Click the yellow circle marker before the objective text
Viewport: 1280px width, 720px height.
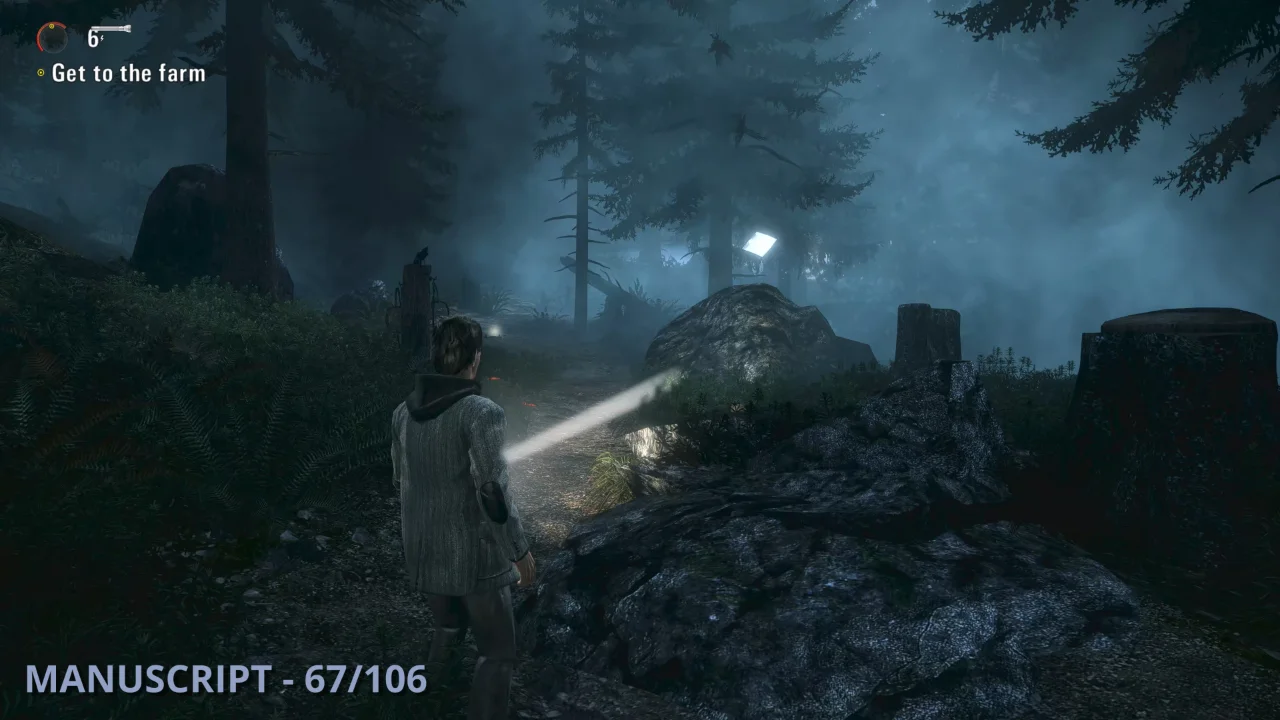tap(40, 72)
